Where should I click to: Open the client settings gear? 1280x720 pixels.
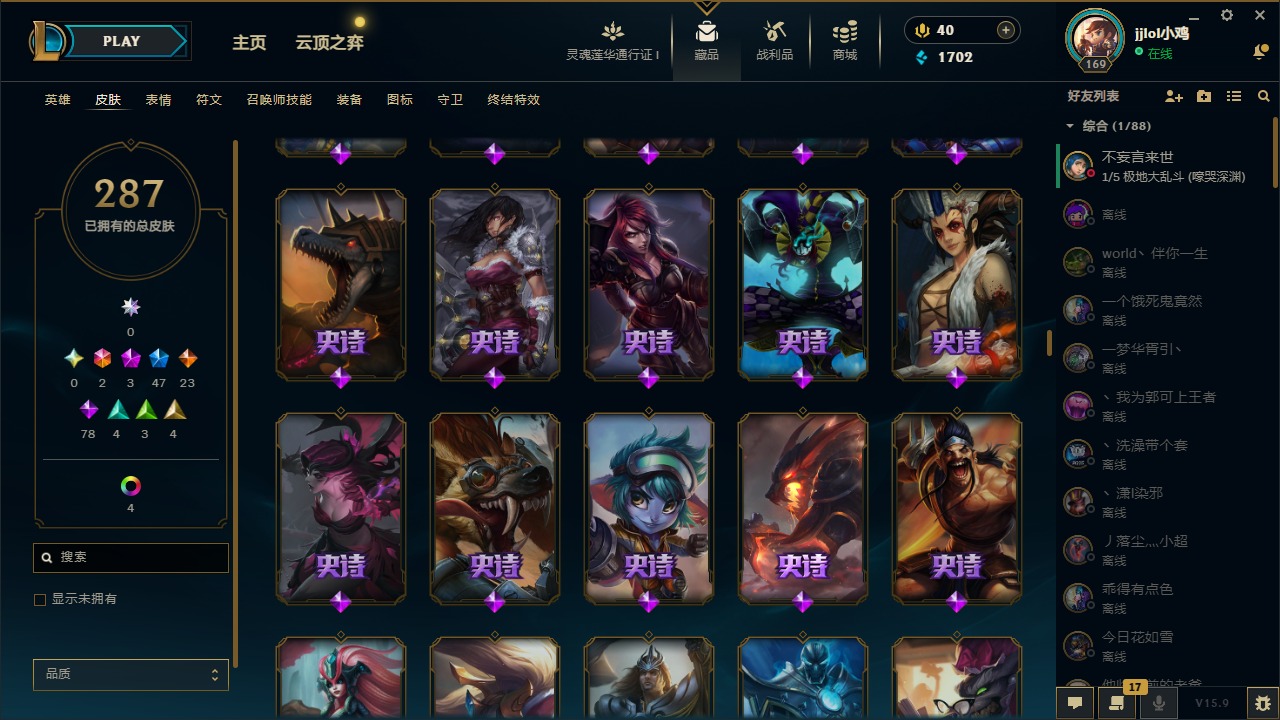(1227, 15)
